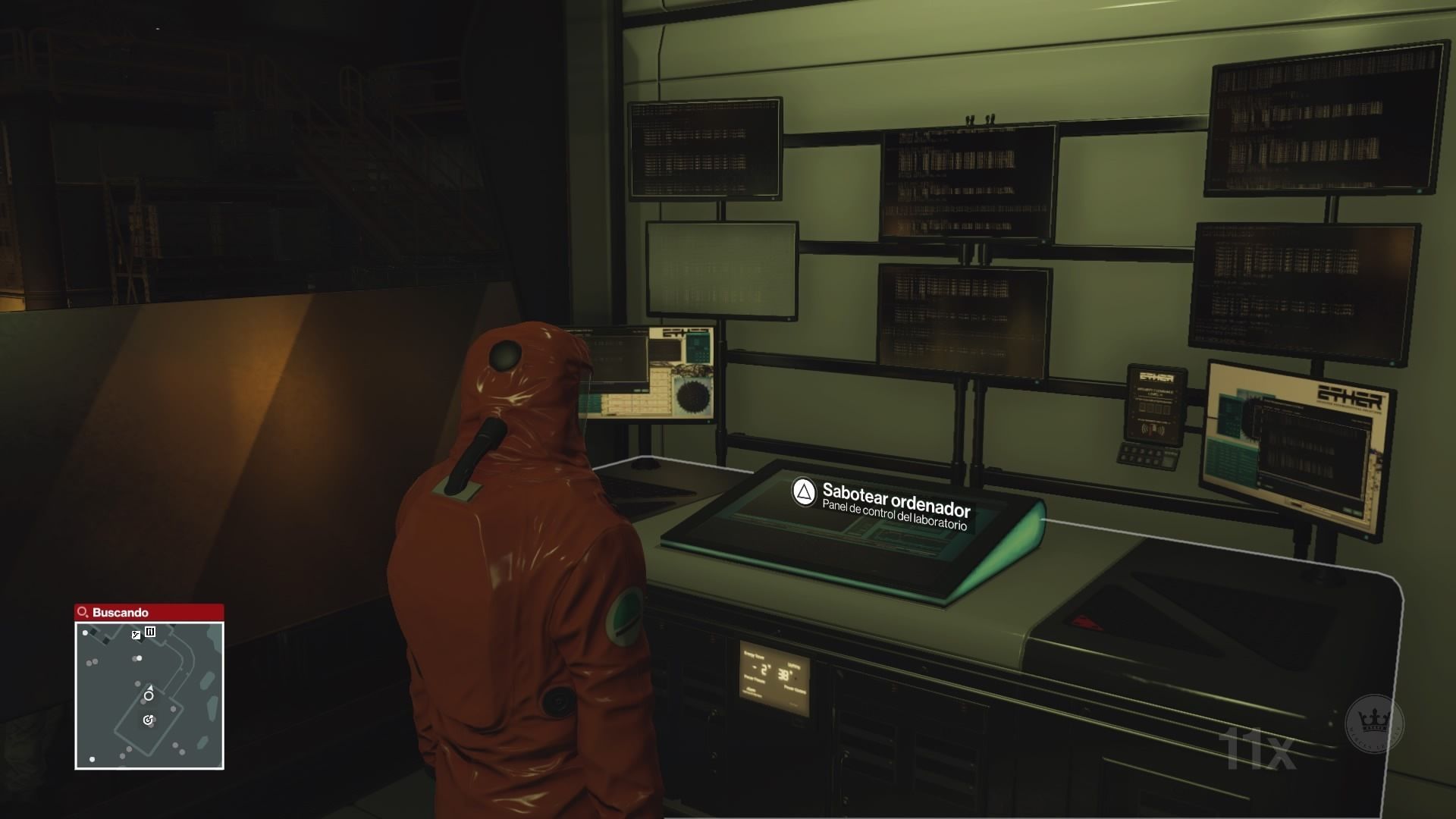The width and height of the screenshot is (1456, 819).
Task: Click the minimap in the corner
Action: (x=149, y=695)
